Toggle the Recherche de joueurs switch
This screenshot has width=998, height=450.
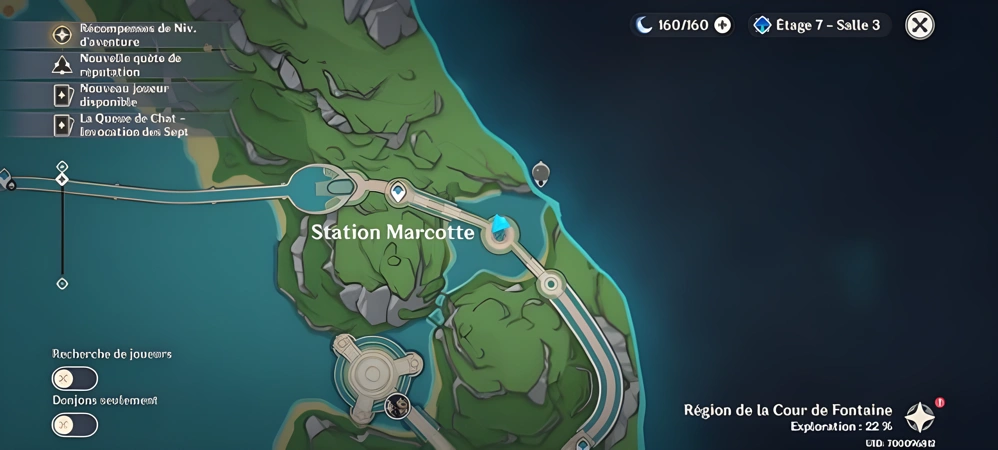click(x=75, y=378)
